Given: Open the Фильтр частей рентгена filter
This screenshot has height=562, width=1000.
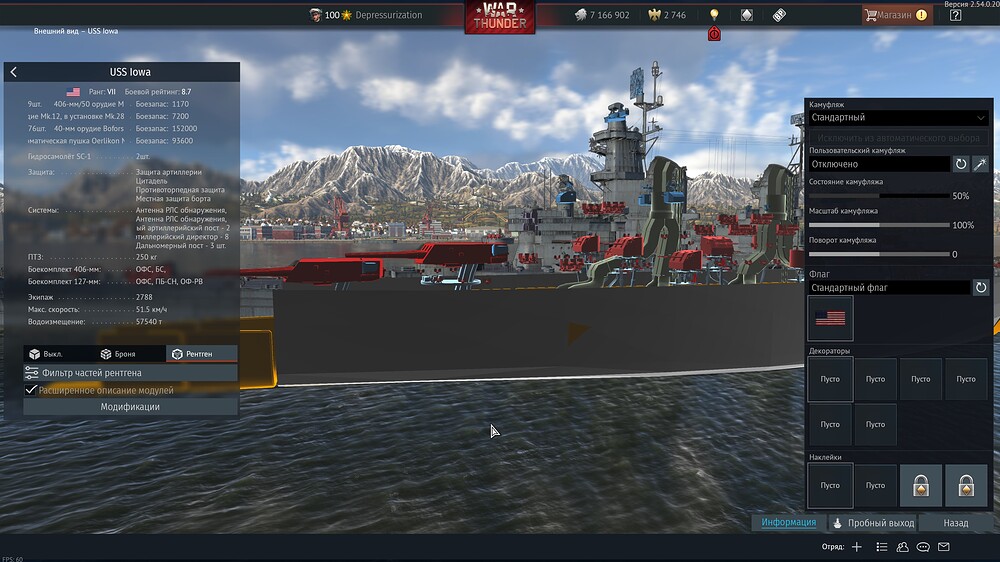Looking at the screenshot, I should (x=130, y=373).
